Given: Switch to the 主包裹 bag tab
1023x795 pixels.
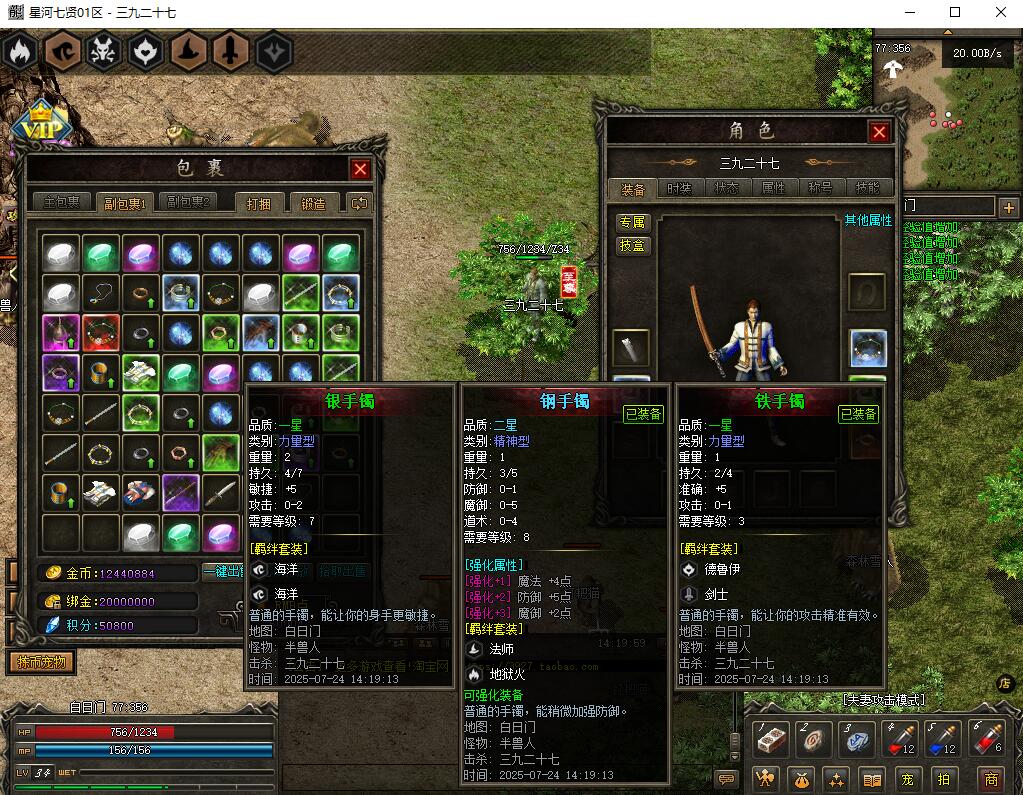Looking at the screenshot, I should pyautogui.click(x=62, y=203).
